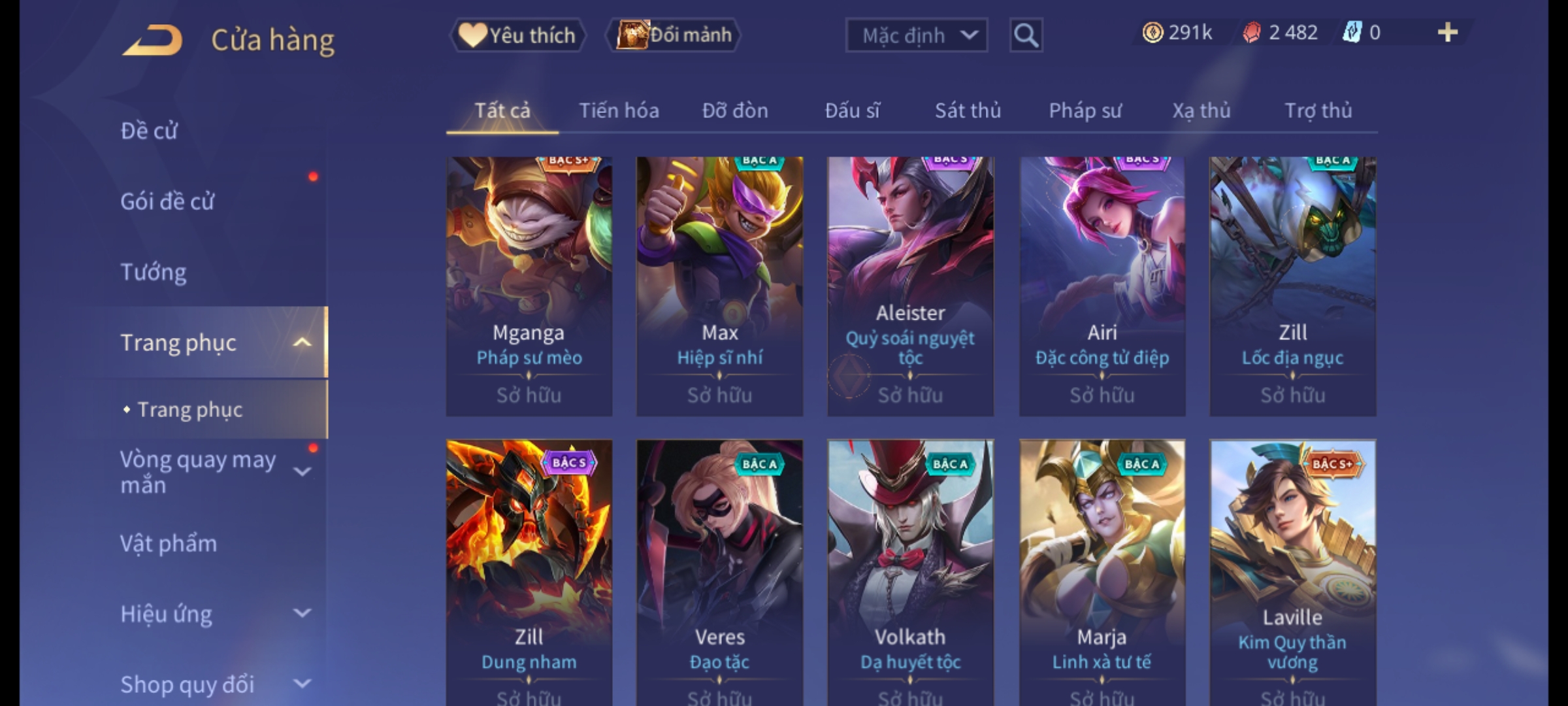Choose the Zill Dung nham skin card
The width and height of the screenshot is (1568, 706).
[529, 569]
